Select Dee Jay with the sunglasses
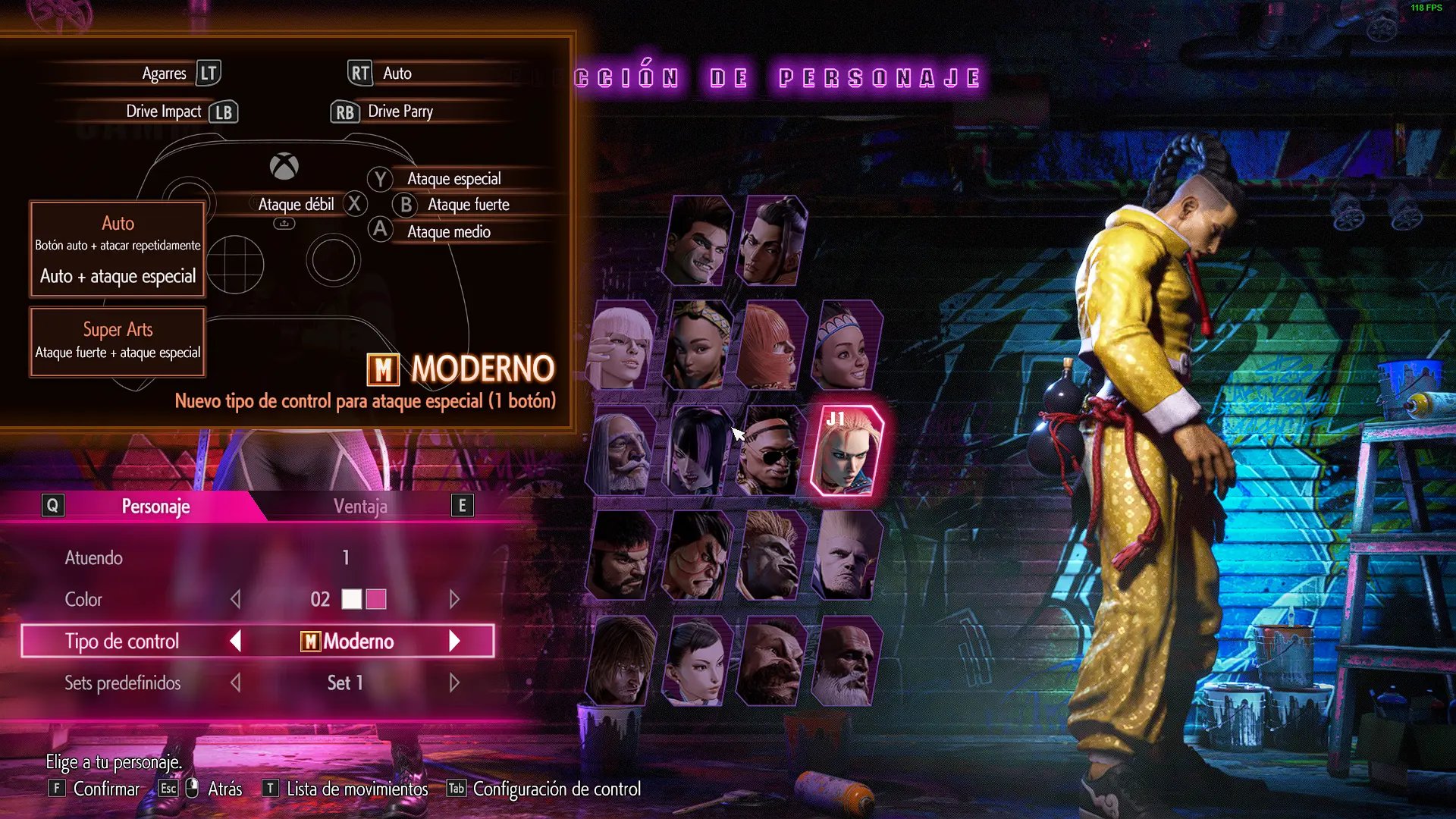 pyautogui.click(x=771, y=450)
